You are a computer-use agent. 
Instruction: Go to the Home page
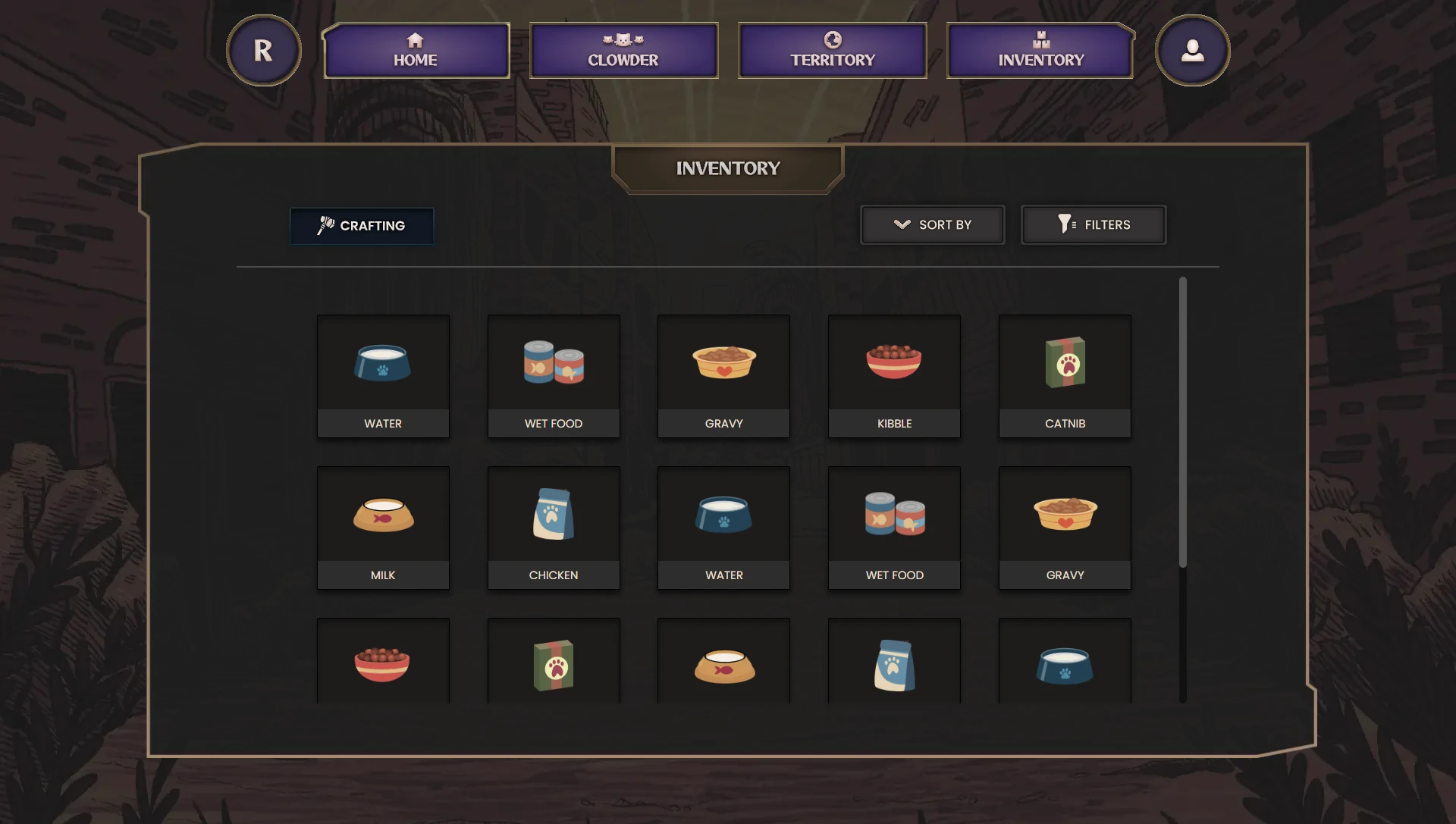coord(416,51)
